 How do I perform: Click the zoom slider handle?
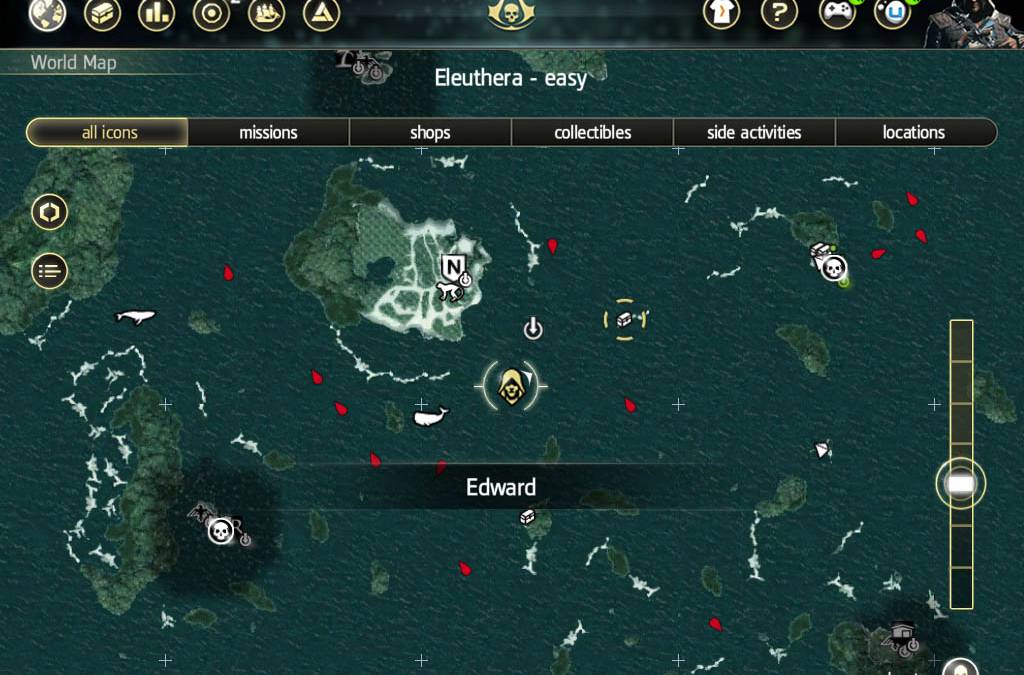point(960,484)
